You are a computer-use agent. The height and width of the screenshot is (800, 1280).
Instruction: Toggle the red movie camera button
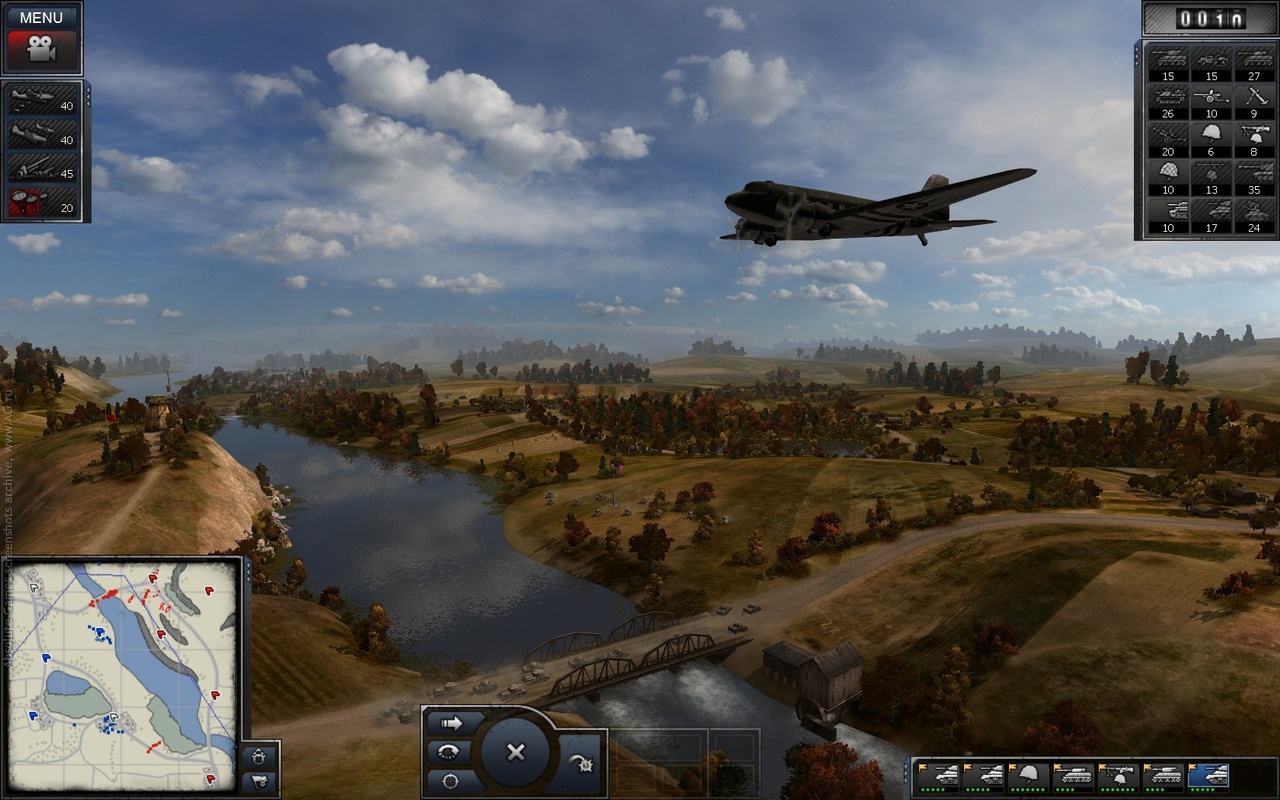(41, 48)
